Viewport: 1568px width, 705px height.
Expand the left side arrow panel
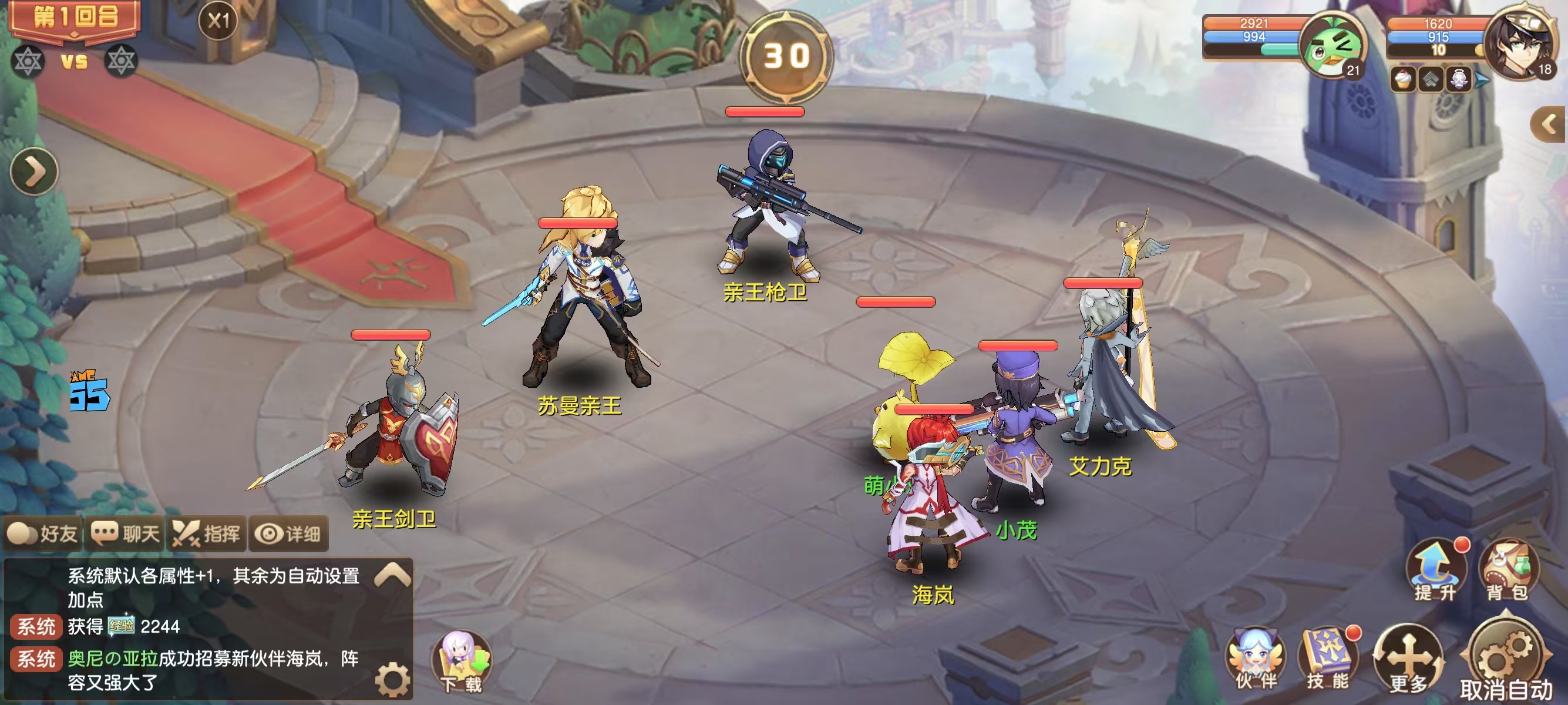(34, 172)
